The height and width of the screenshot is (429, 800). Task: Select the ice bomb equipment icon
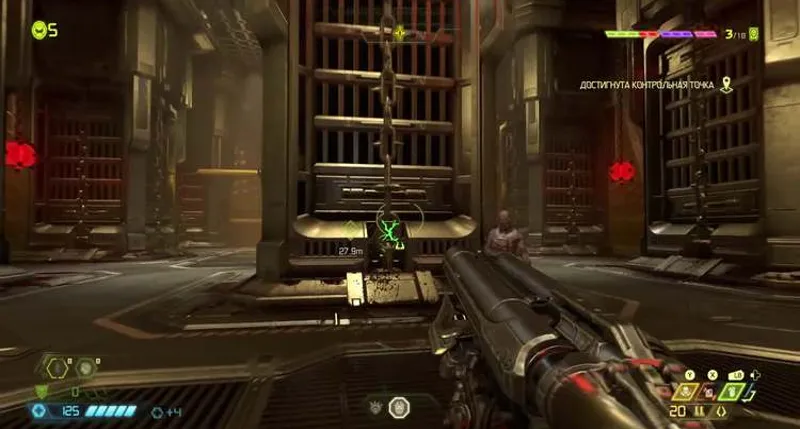click(87, 368)
